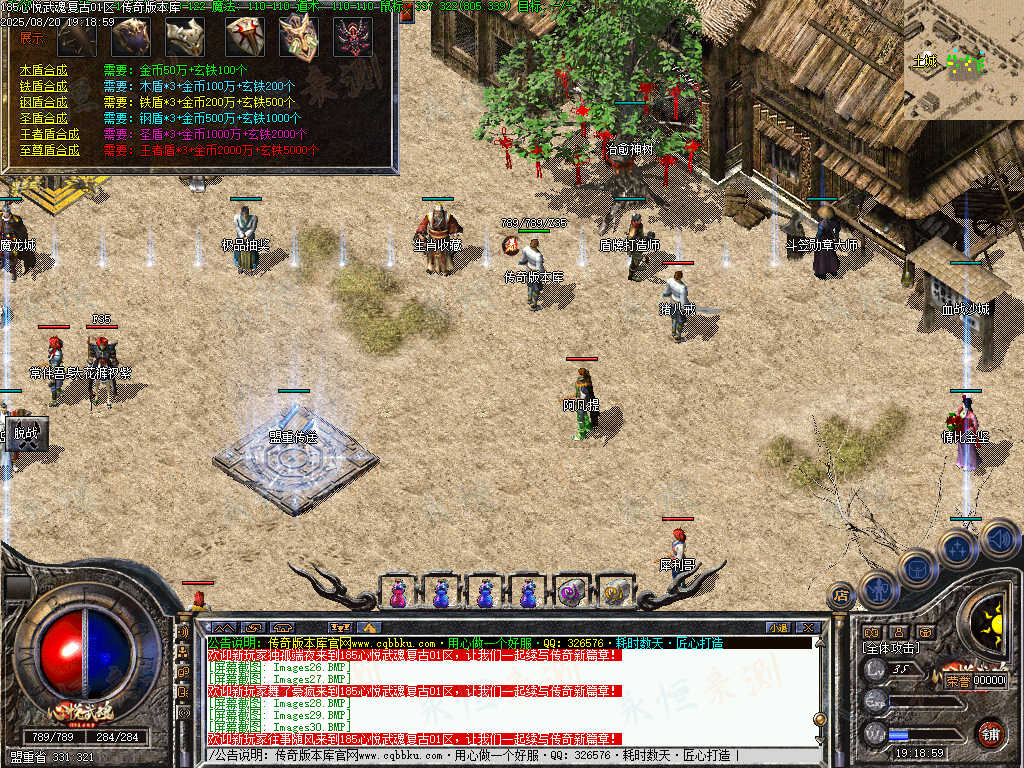Open the bag round button
The image size is (1024, 768).
click(917, 567)
